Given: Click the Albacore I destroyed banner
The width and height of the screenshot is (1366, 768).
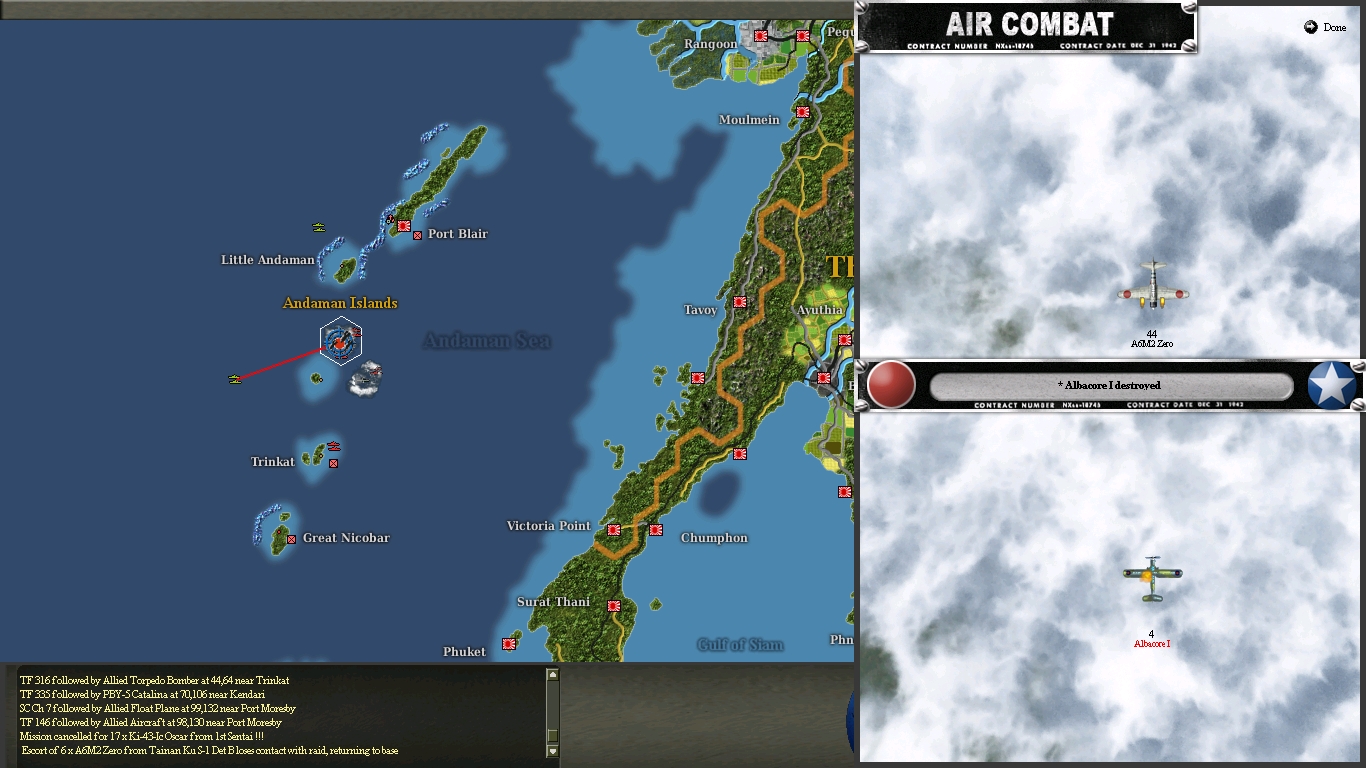Looking at the screenshot, I should pyautogui.click(x=1110, y=385).
